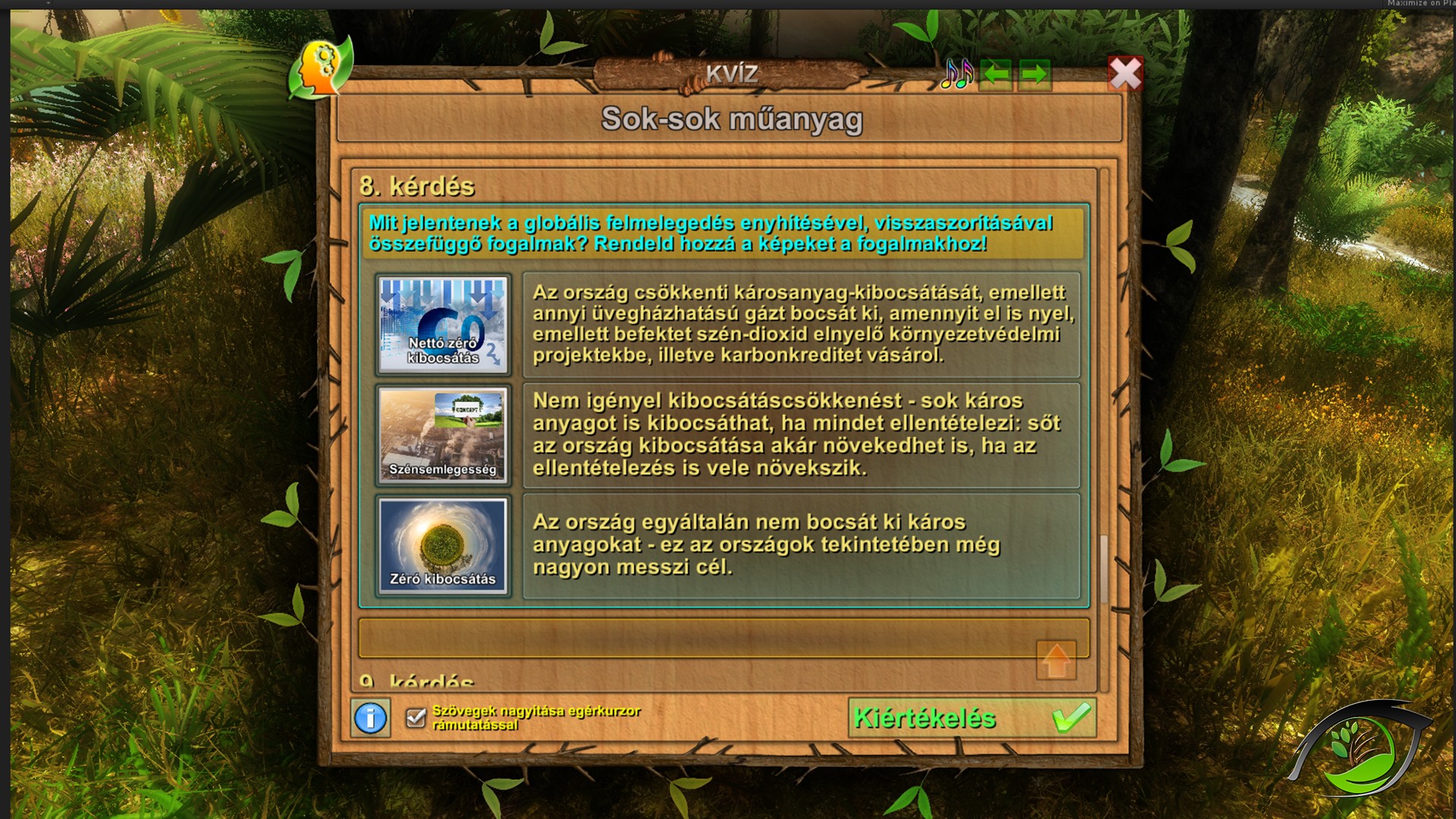Choose the Zéró kibocsátás picture

pos(443,546)
